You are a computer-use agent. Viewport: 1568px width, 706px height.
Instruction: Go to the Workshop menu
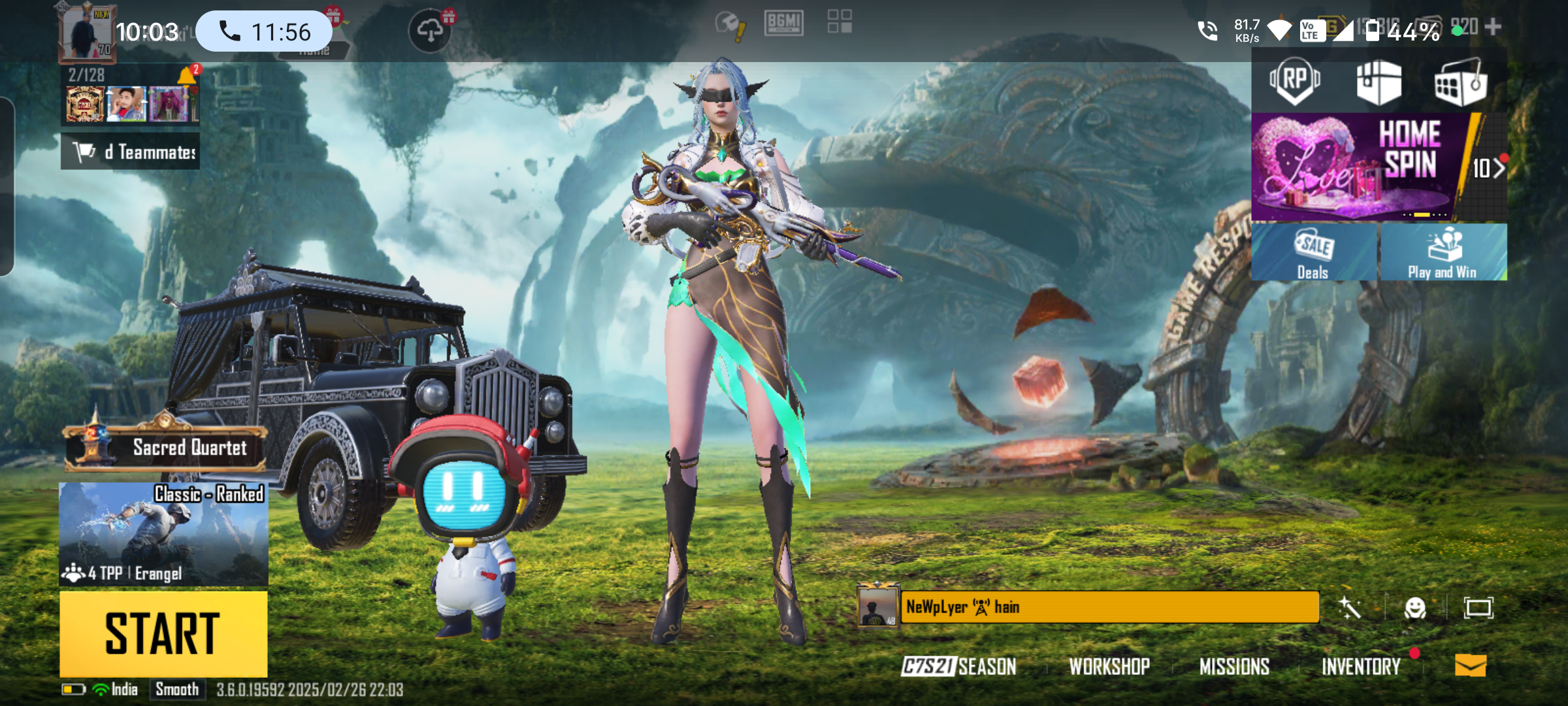[x=1109, y=666]
